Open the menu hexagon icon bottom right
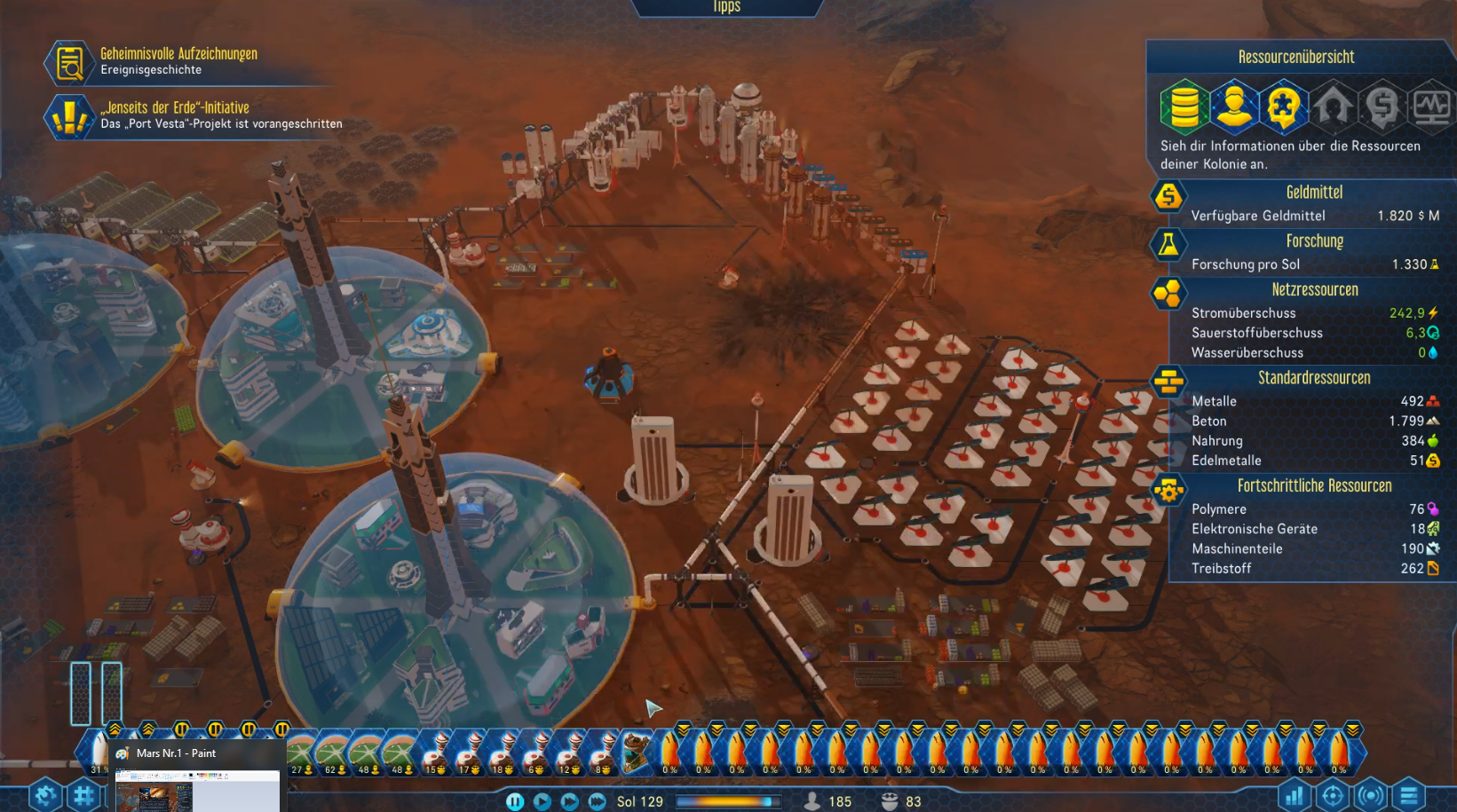Viewport: 1457px width, 812px height. pos(1407,796)
